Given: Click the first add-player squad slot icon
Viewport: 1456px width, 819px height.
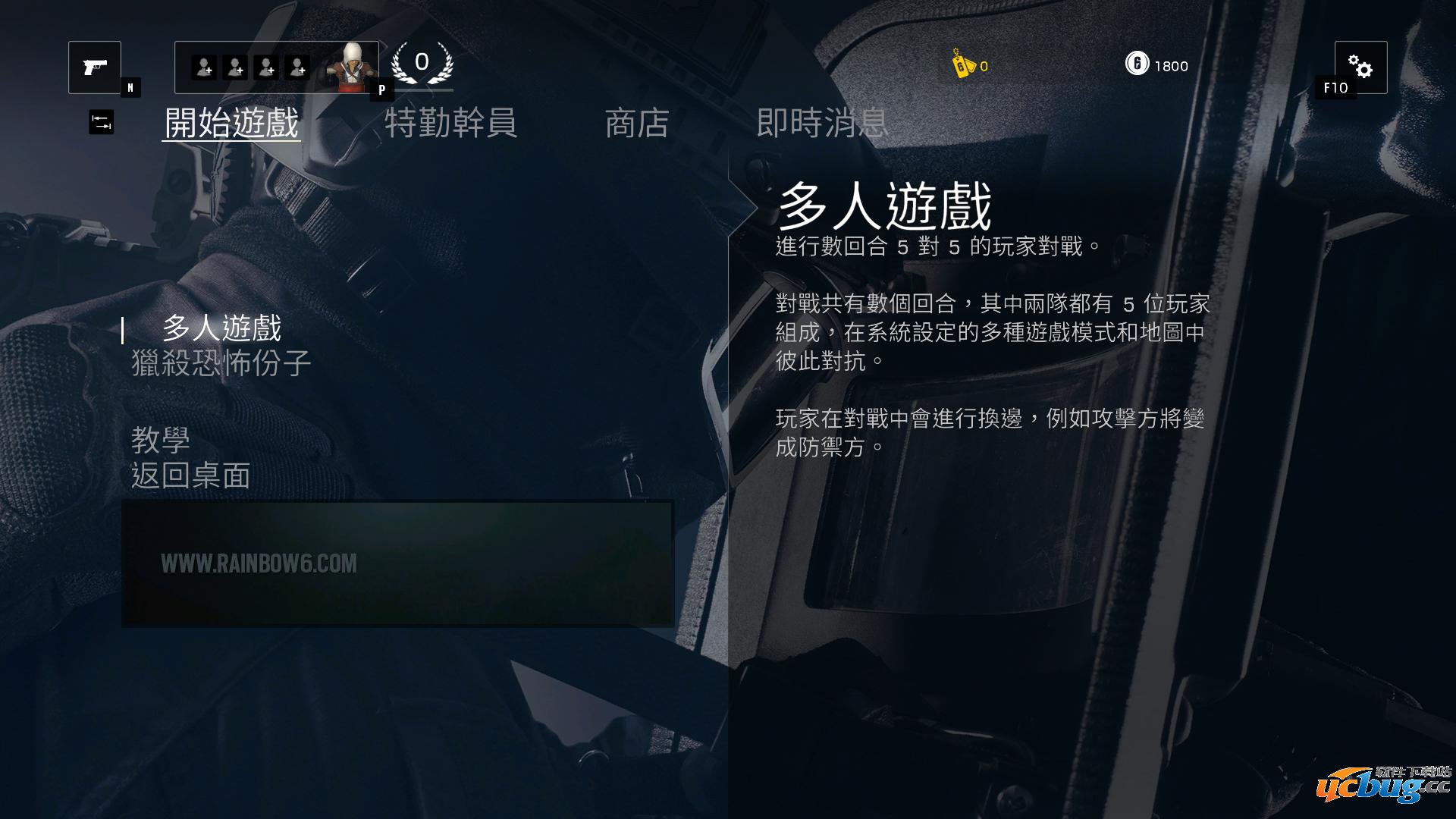Looking at the screenshot, I should click(x=205, y=67).
